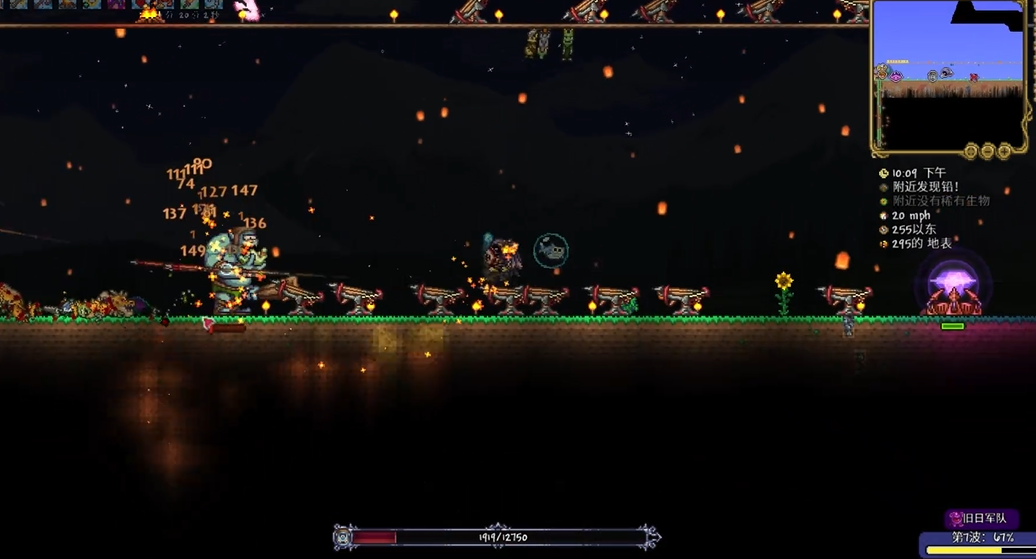Zoom in the minimap with plus button
This screenshot has width=1036, height=559.
coord(1004,151)
